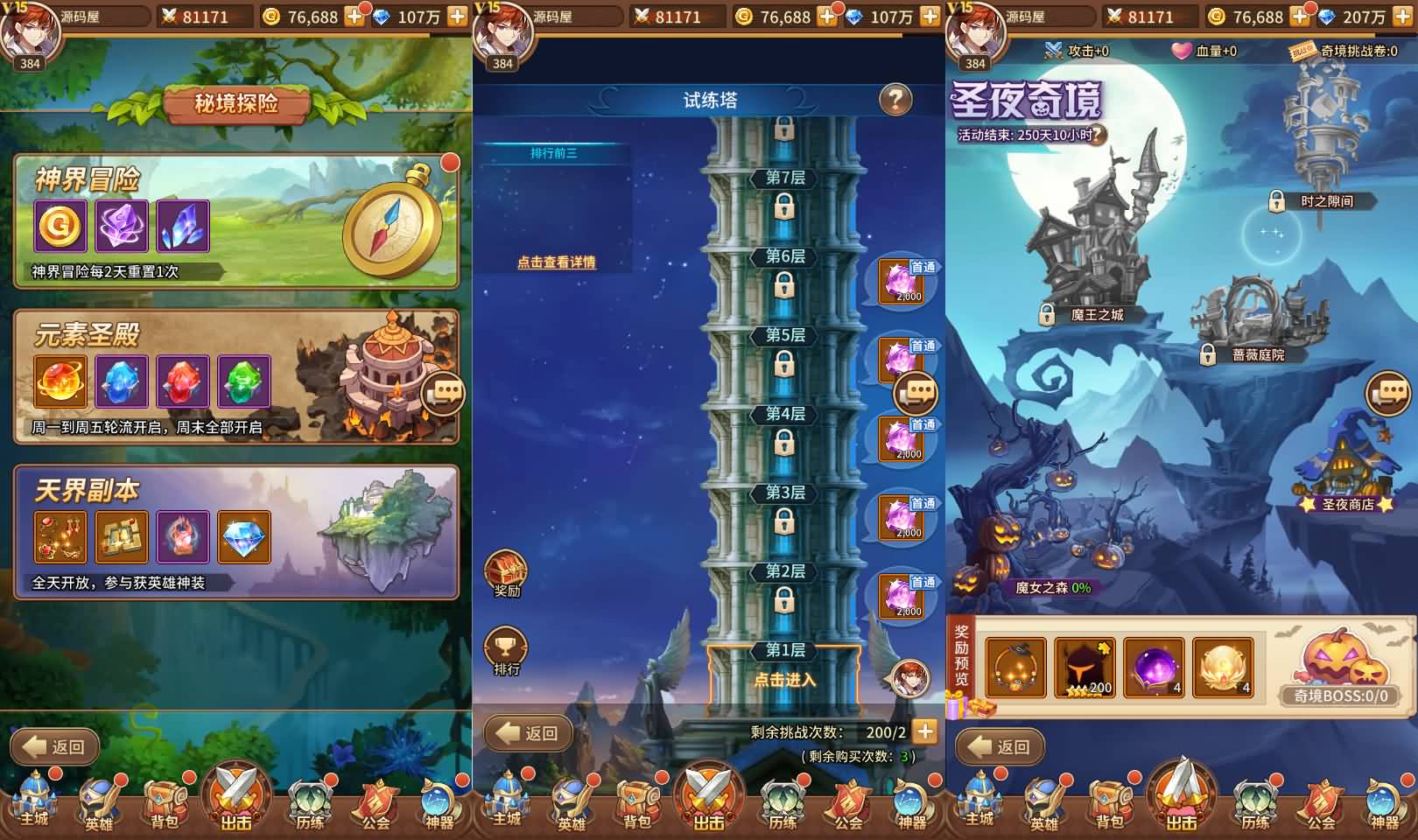1418x840 pixels.
Task: Open the 神器 artifact navigation icon
Action: pyautogui.click(x=438, y=801)
